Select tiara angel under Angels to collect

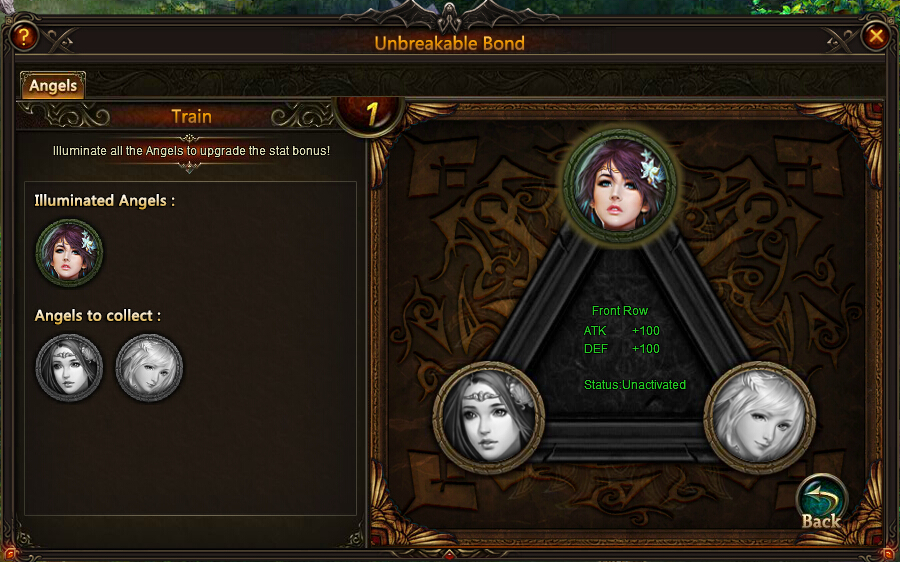tap(69, 368)
